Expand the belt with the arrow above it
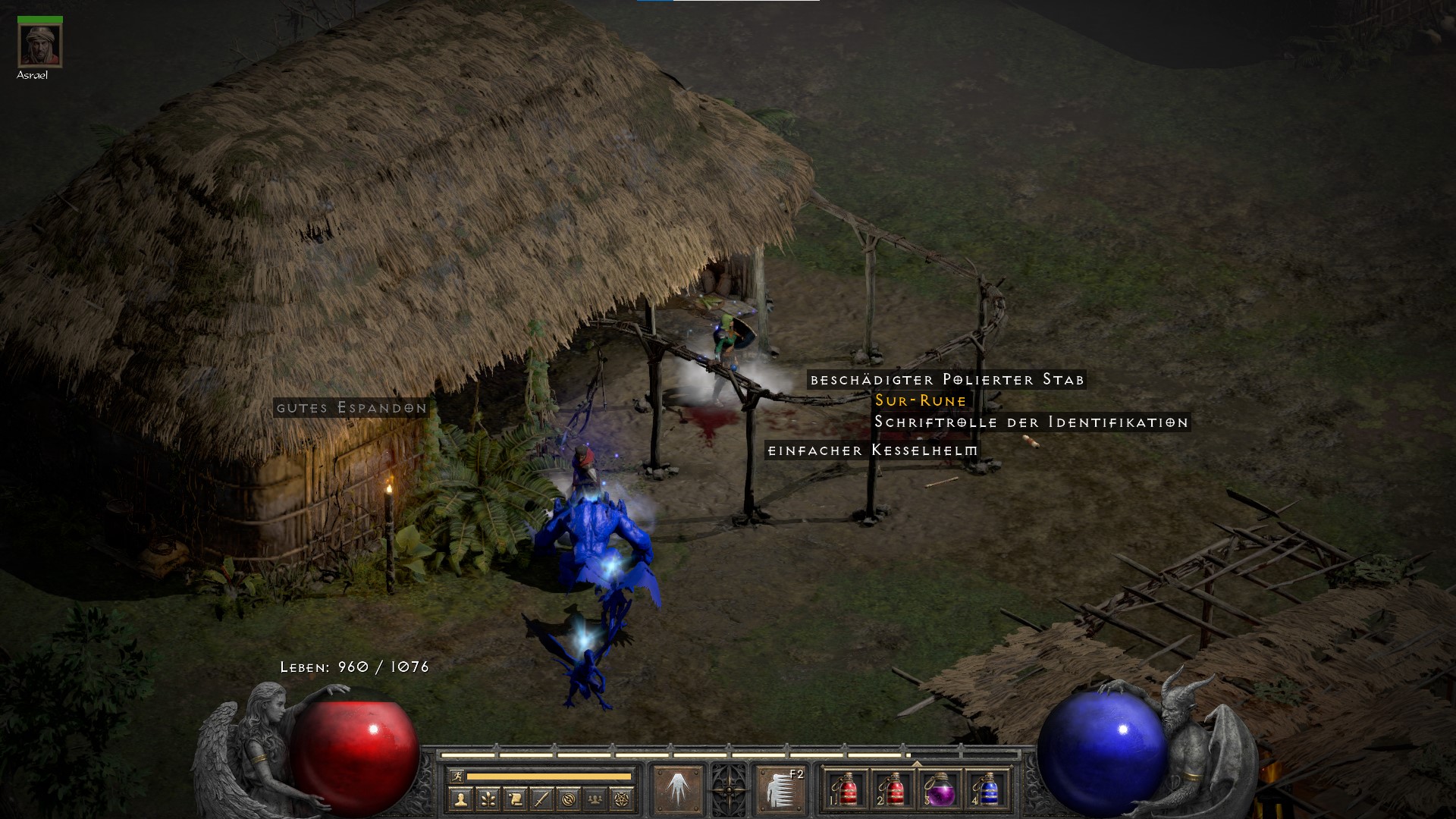The image size is (1456, 819). pyautogui.click(x=917, y=764)
